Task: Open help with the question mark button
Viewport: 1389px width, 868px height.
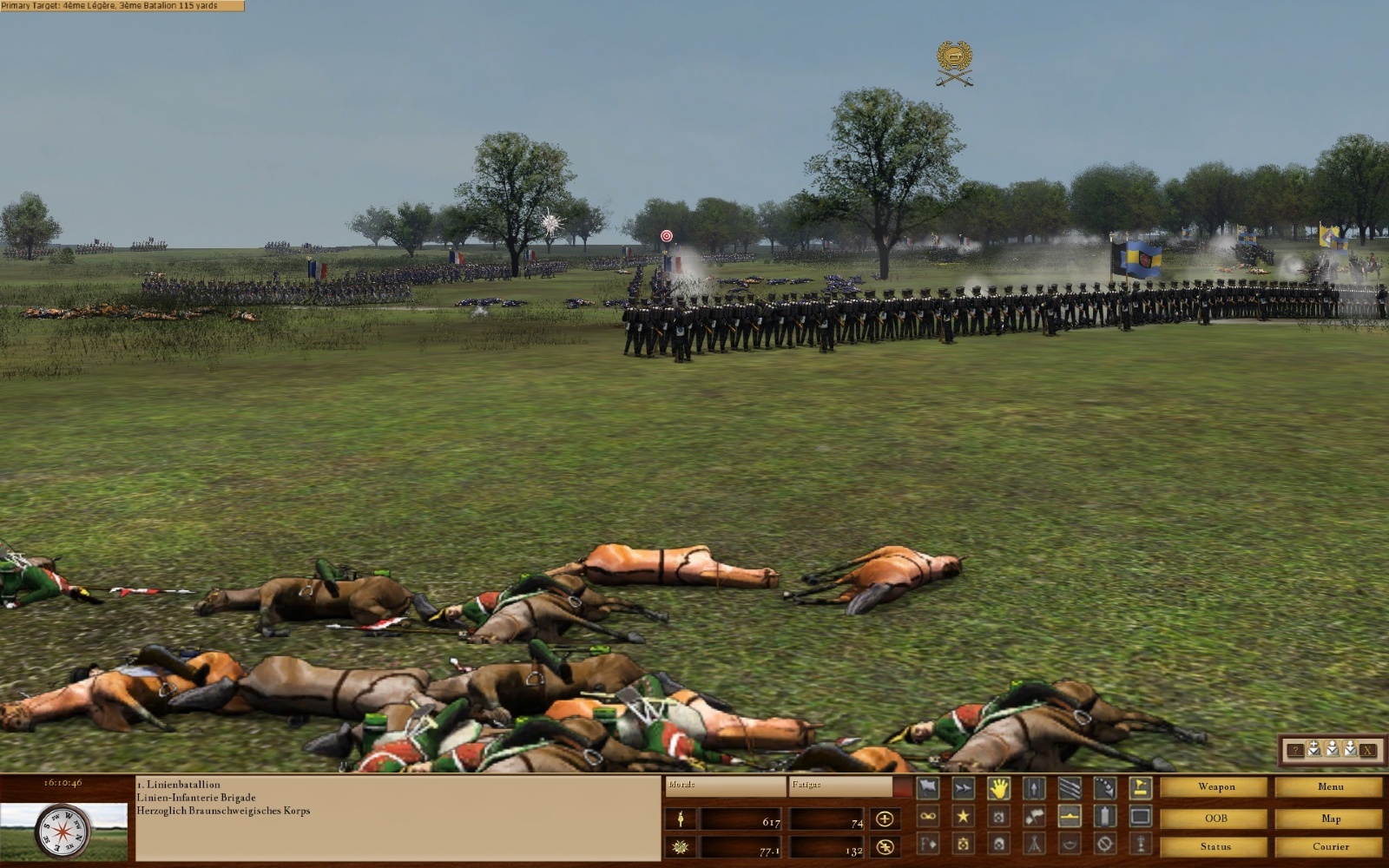Action: 1295,750
